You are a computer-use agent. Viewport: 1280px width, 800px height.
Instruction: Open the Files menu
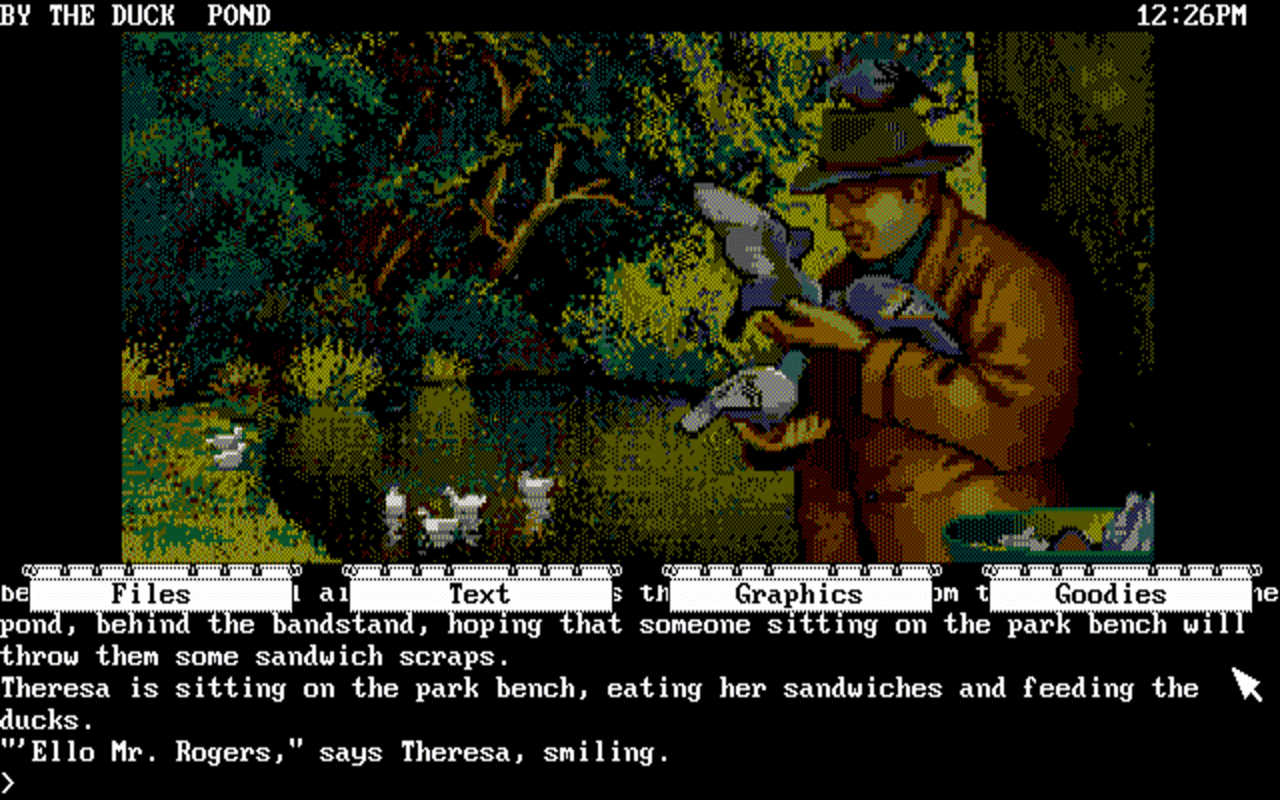160,594
